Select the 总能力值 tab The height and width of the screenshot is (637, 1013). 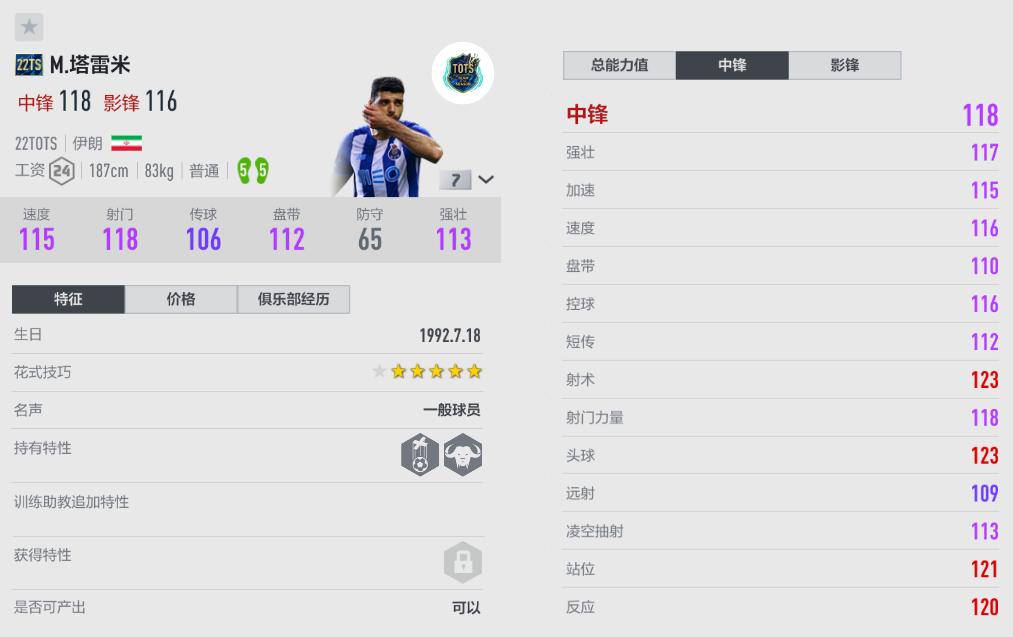[x=619, y=65]
